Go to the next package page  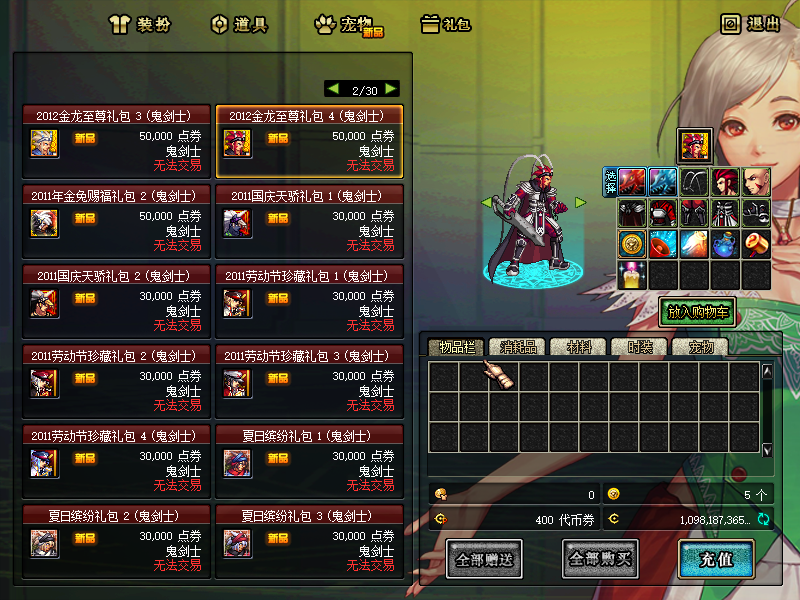390,89
